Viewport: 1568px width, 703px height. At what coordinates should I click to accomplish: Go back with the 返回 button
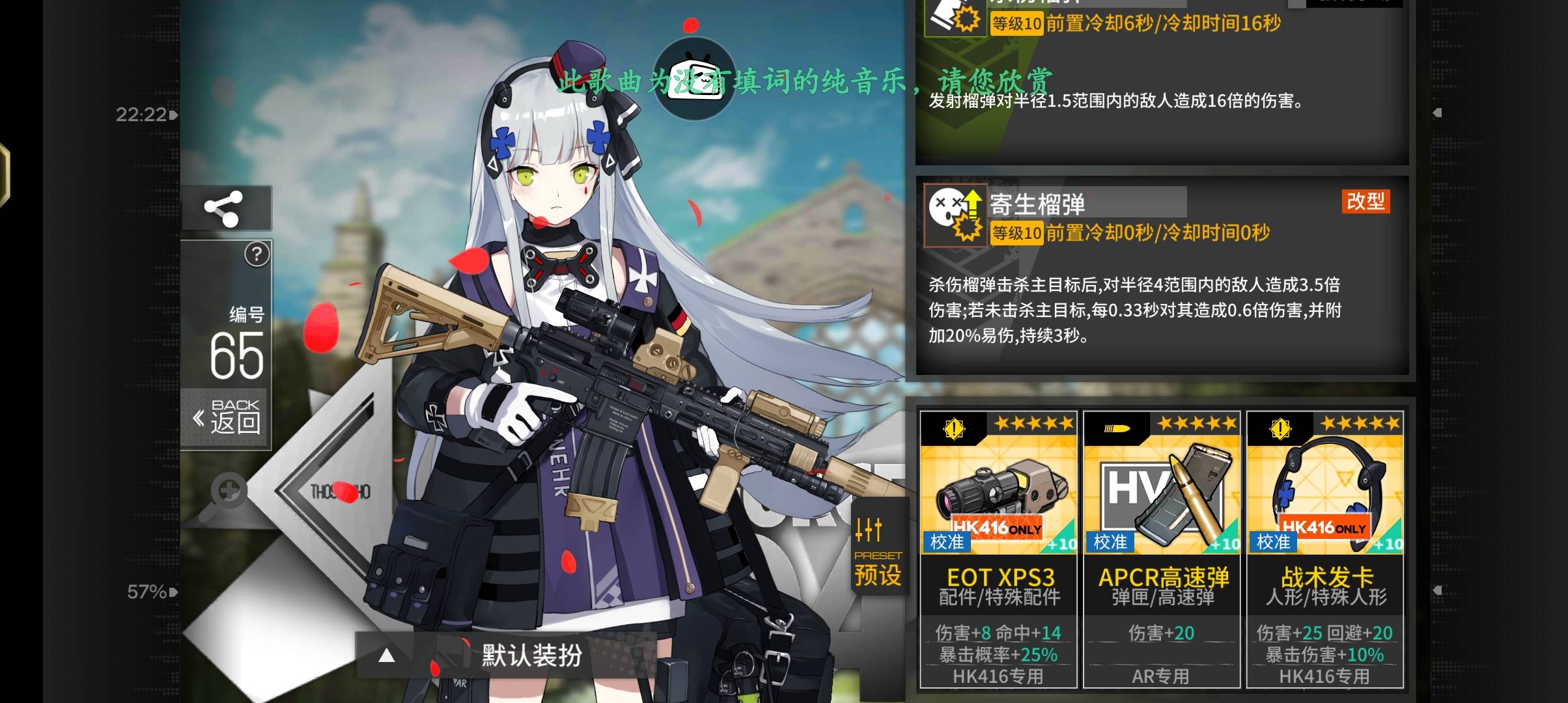click(x=227, y=417)
